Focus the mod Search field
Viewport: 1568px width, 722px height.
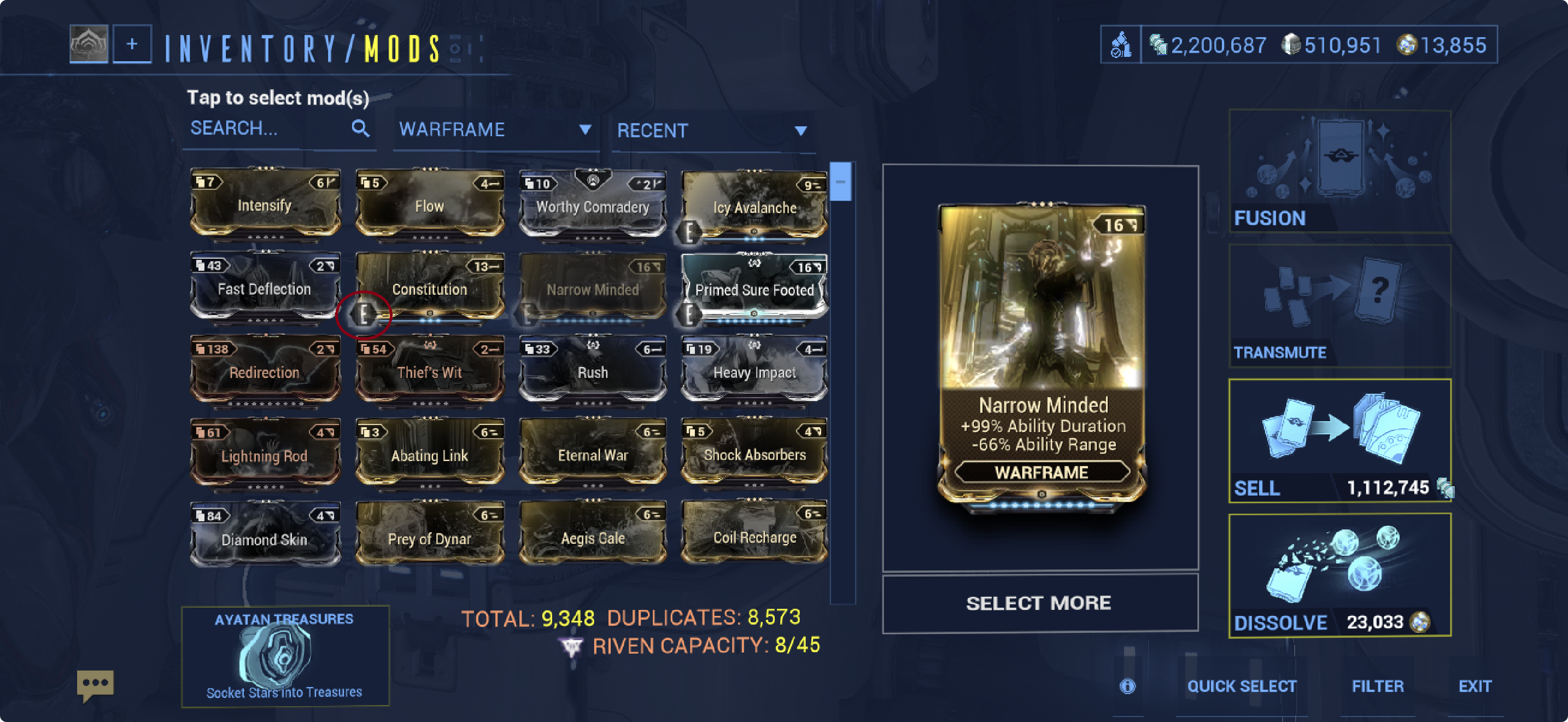[268, 129]
